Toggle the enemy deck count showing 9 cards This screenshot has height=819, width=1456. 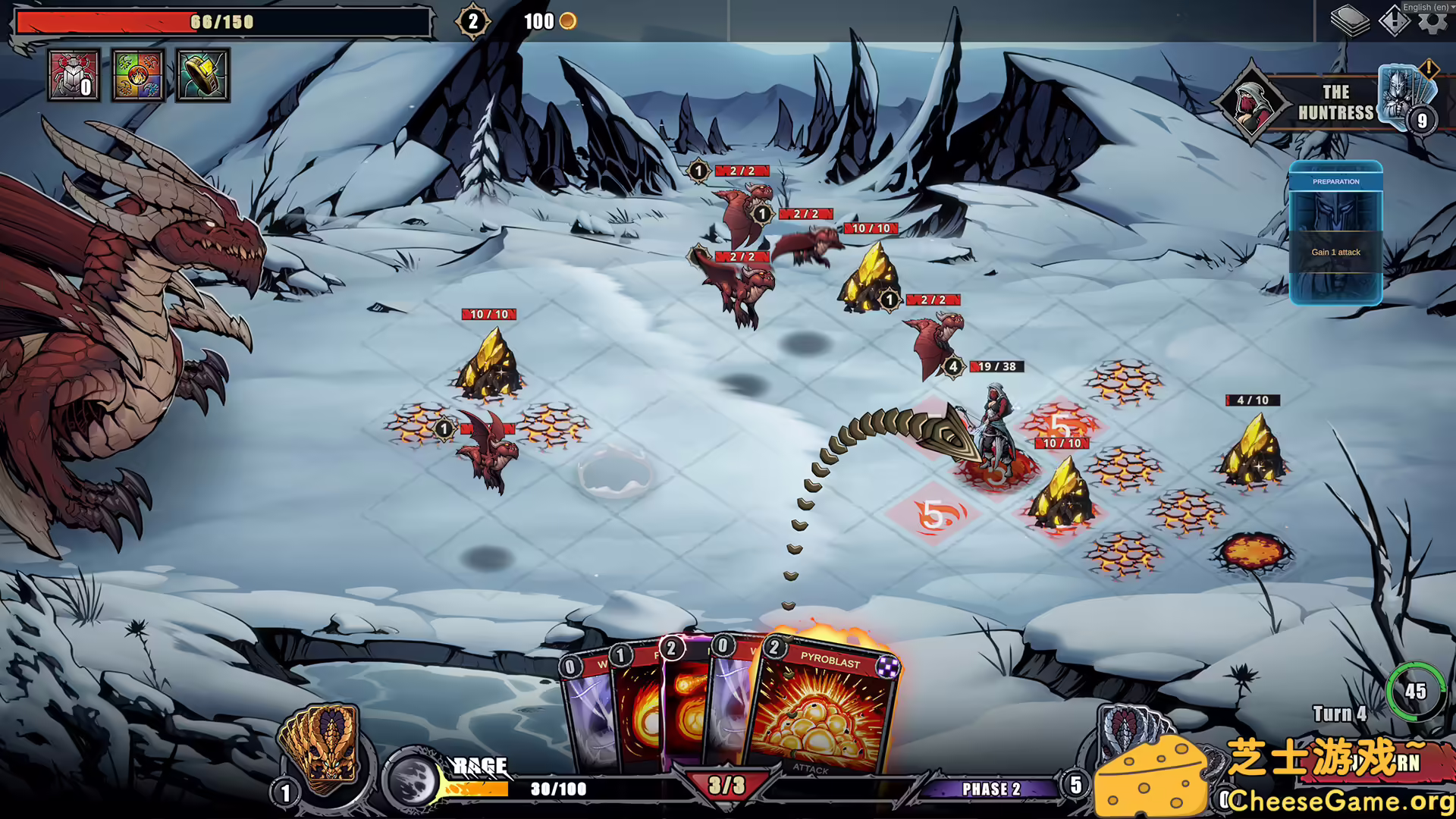click(x=1422, y=118)
